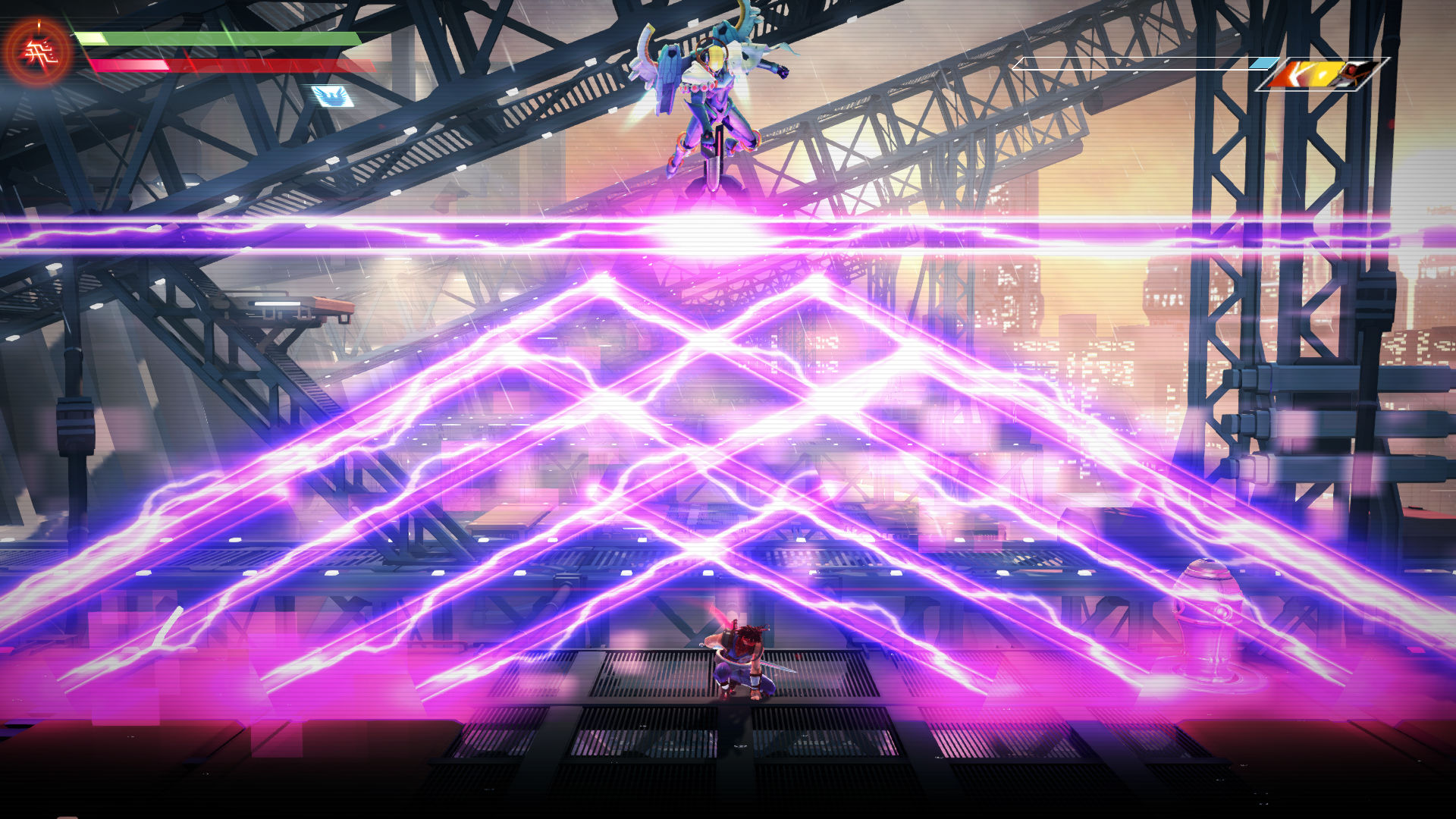Click the boss portrait icon
This screenshot has height=819, width=1456.
[x=1322, y=74]
